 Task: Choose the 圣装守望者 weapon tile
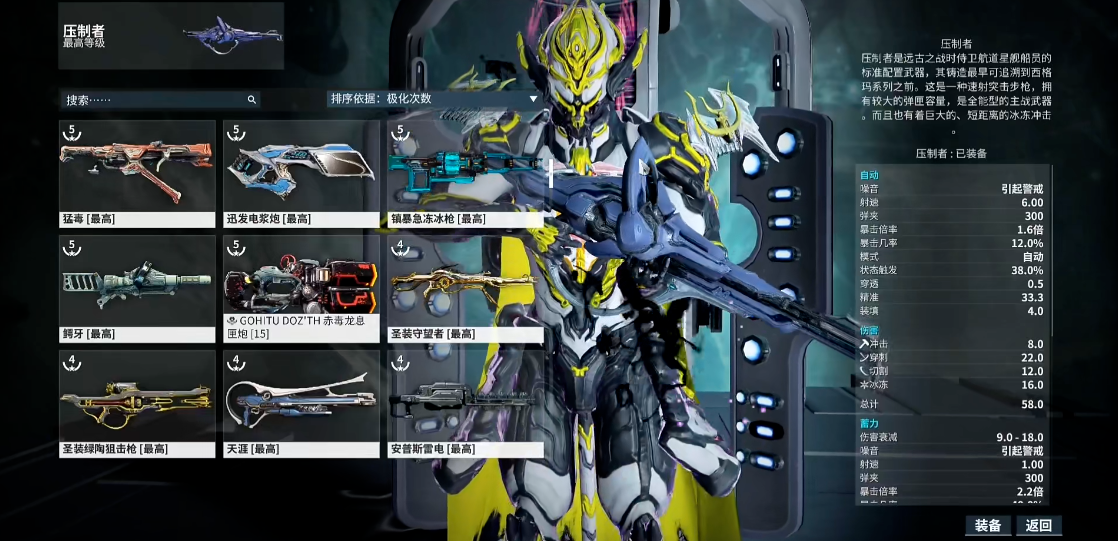465,287
